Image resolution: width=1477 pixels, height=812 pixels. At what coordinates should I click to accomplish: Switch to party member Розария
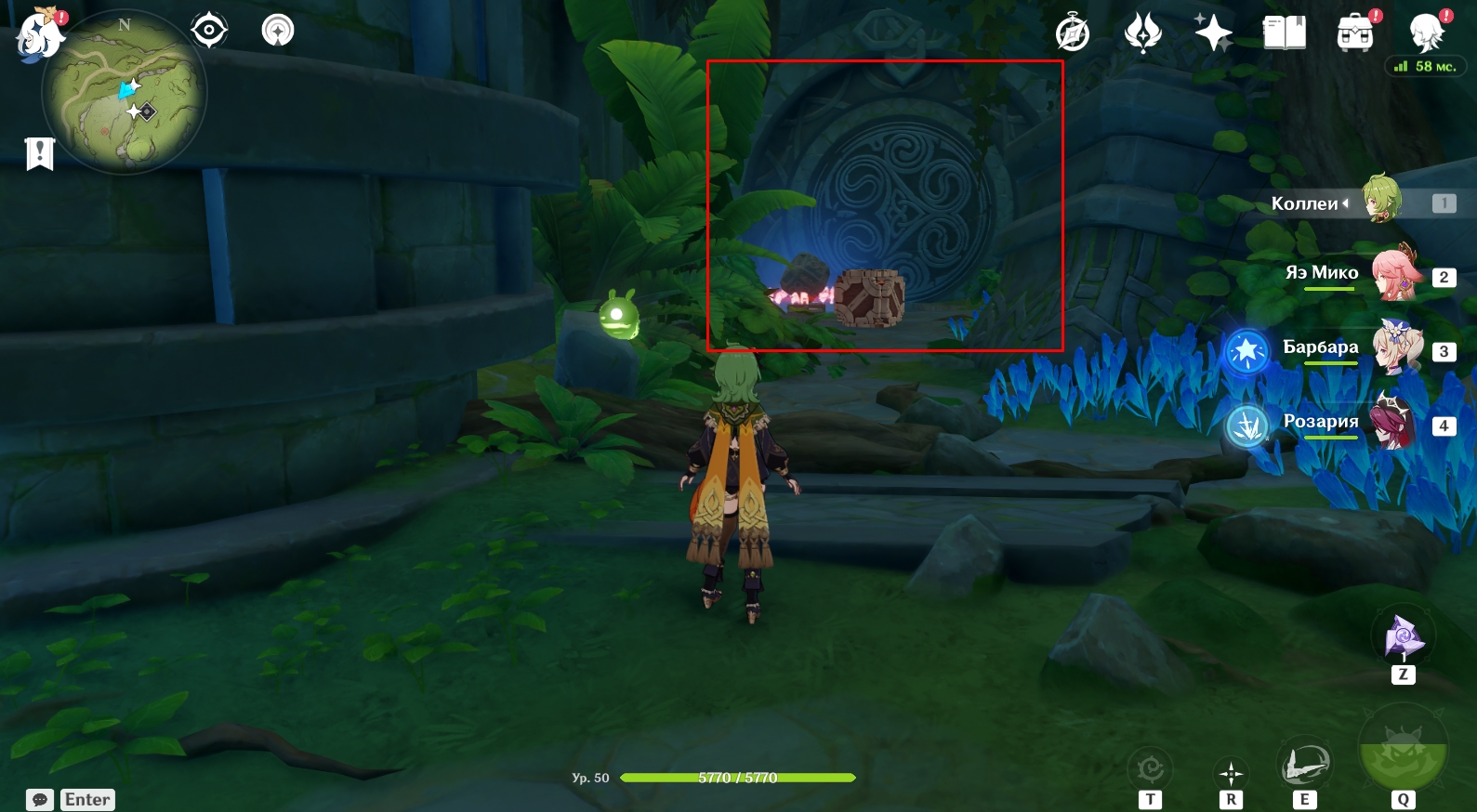(1394, 422)
